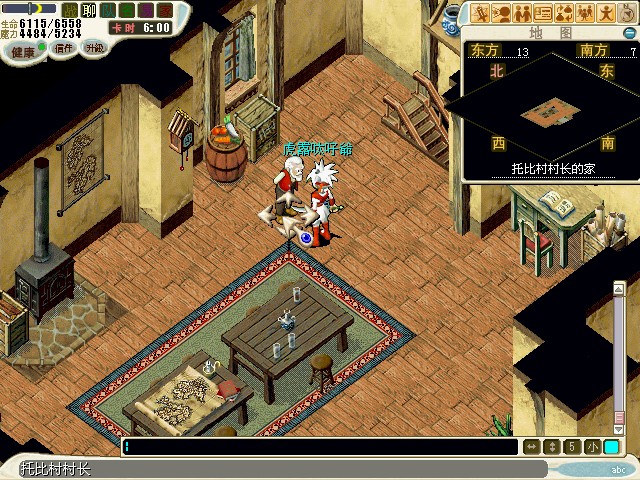Viewport: 640px width, 480px height.
Task: Open the battle duel action icon
Action: 481,13
